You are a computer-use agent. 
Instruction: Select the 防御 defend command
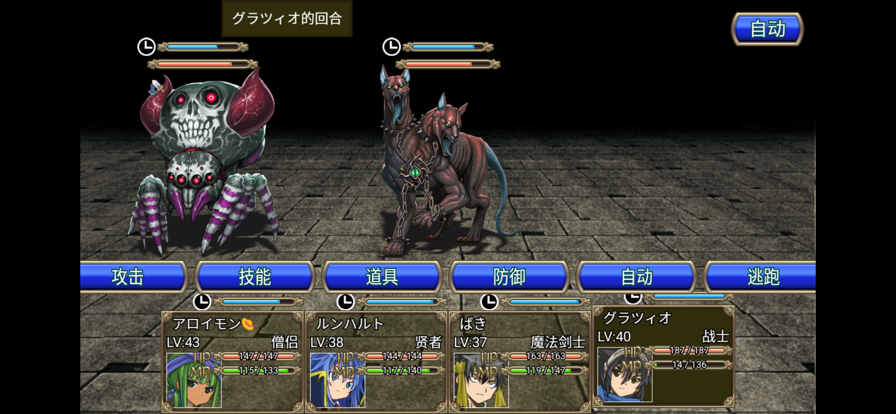[509, 277]
